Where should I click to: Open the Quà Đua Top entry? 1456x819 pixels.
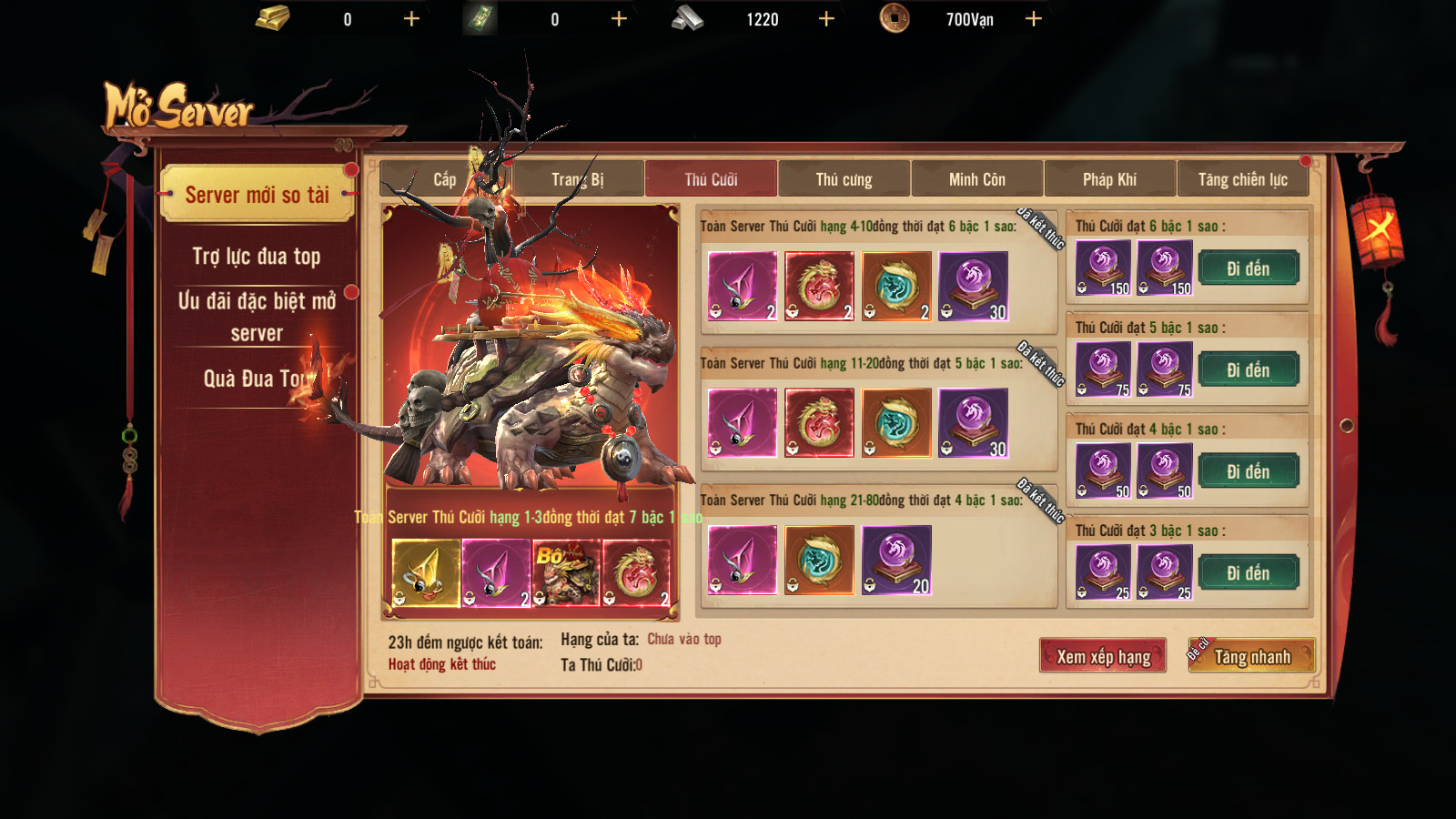coord(257,379)
